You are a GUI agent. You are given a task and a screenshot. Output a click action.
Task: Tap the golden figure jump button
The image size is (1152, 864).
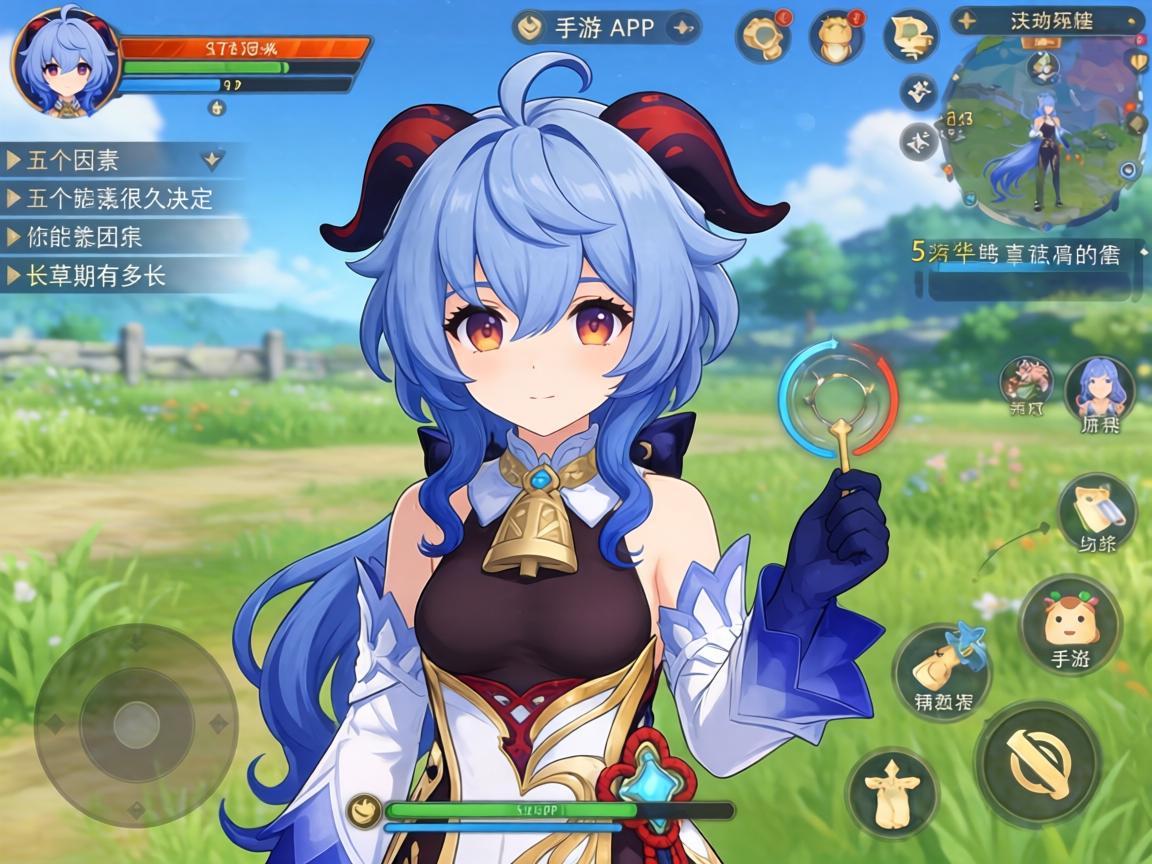[892, 794]
